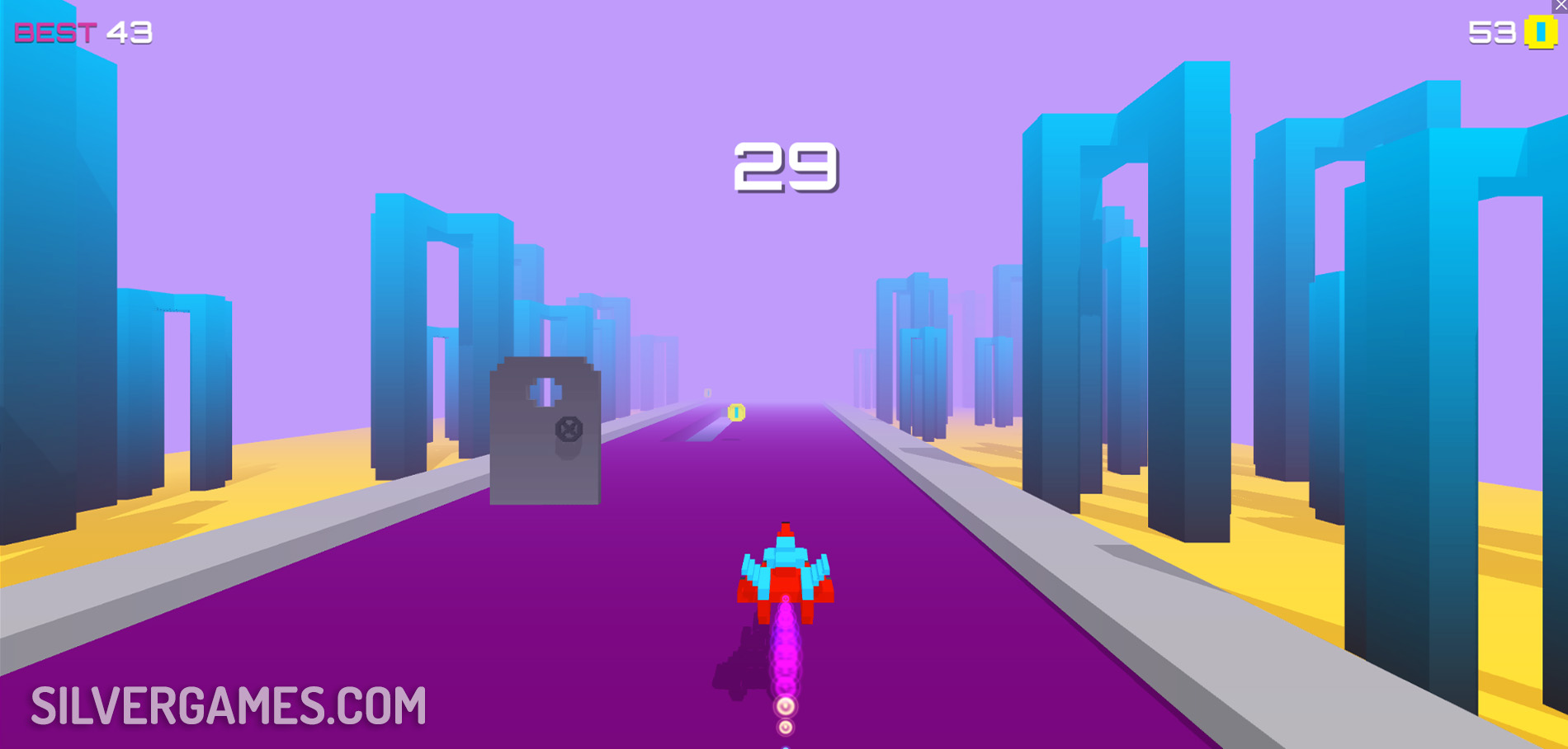Dismiss the overlay via the X in the corner
The width and height of the screenshot is (1568, 749).
[1561, 5]
